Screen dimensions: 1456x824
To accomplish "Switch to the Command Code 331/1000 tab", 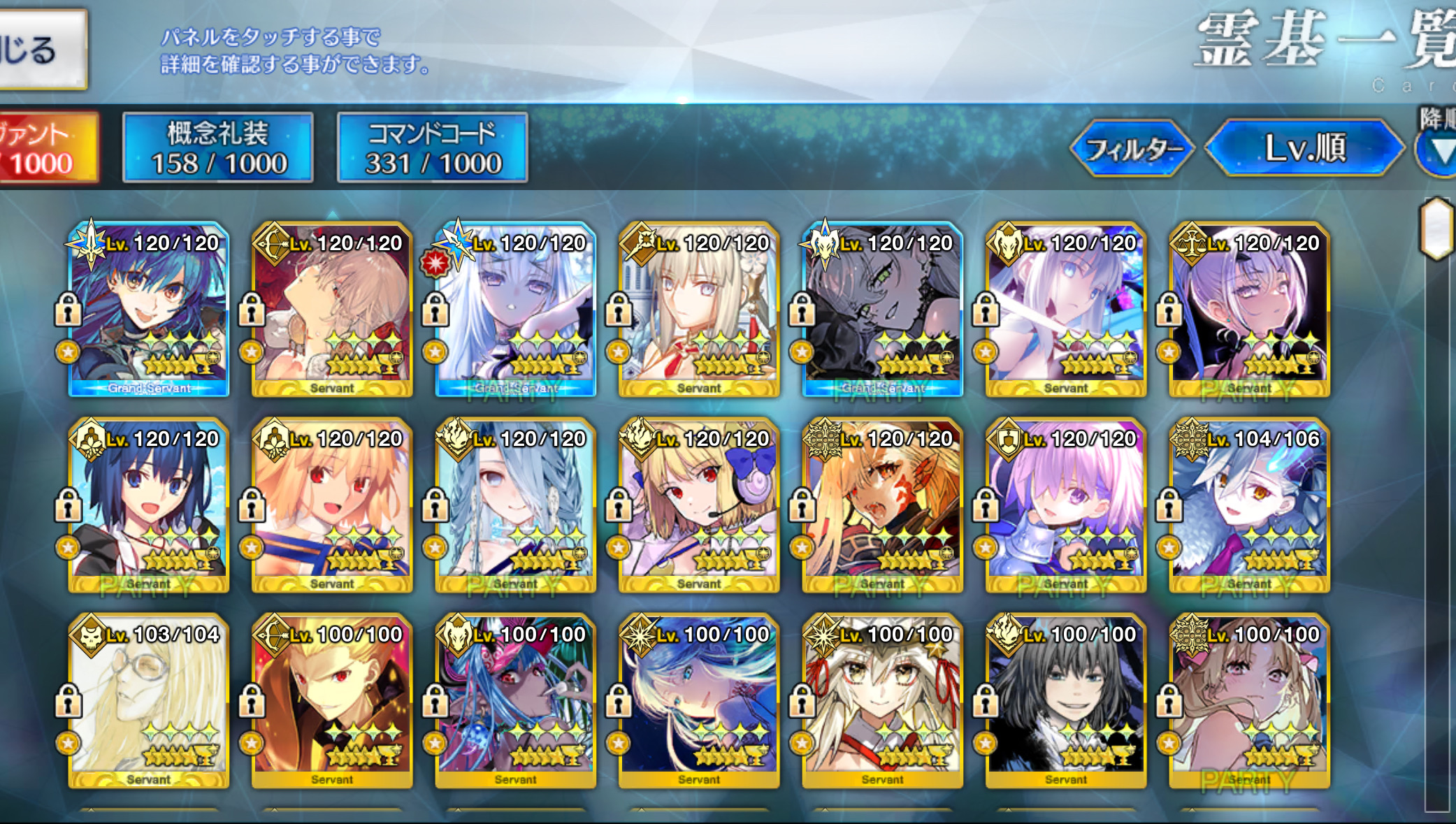I will (x=432, y=147).
